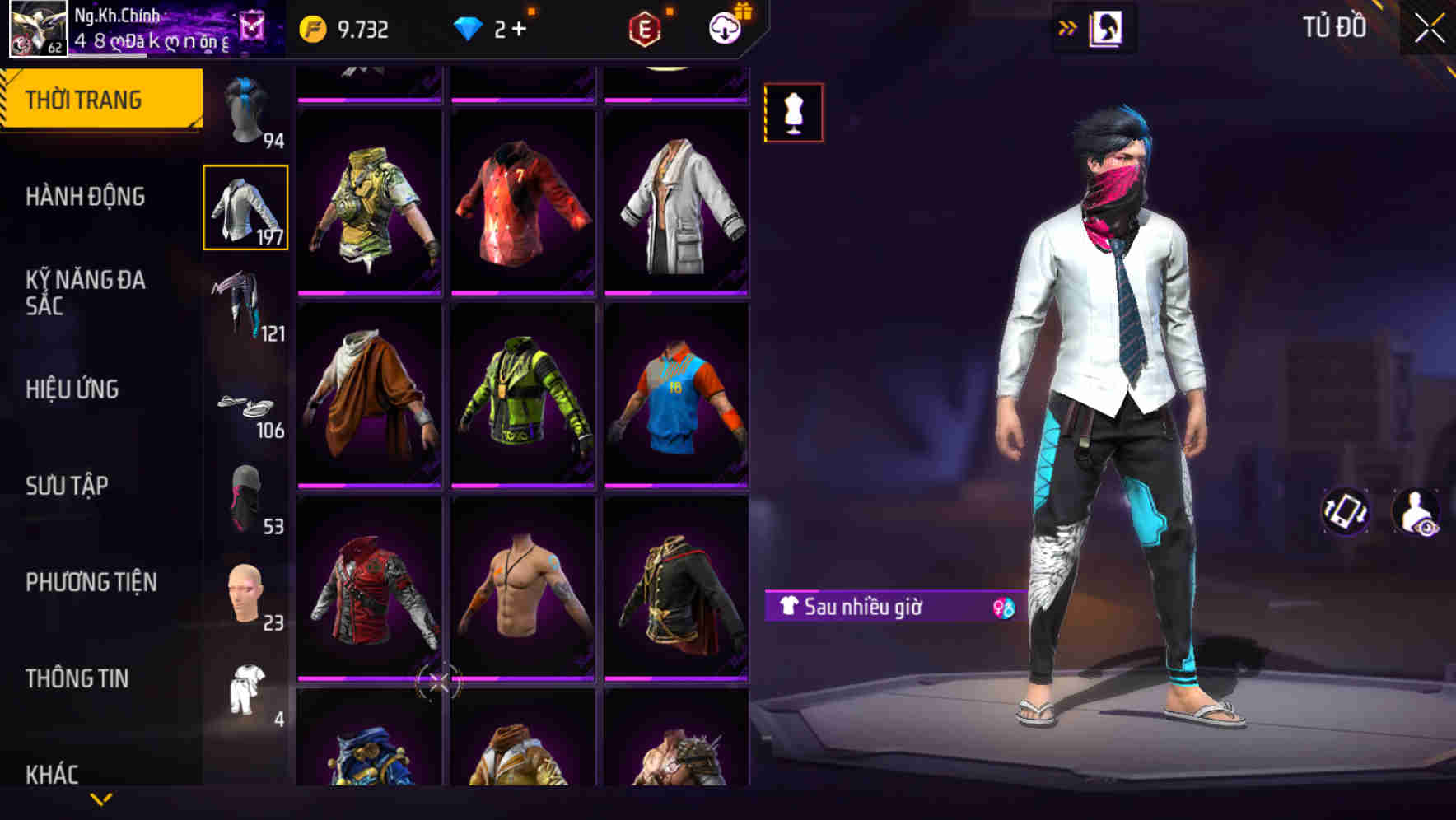
Task: Collapse the panel using the double-arrow toggle
Action: click(1067, 26)
